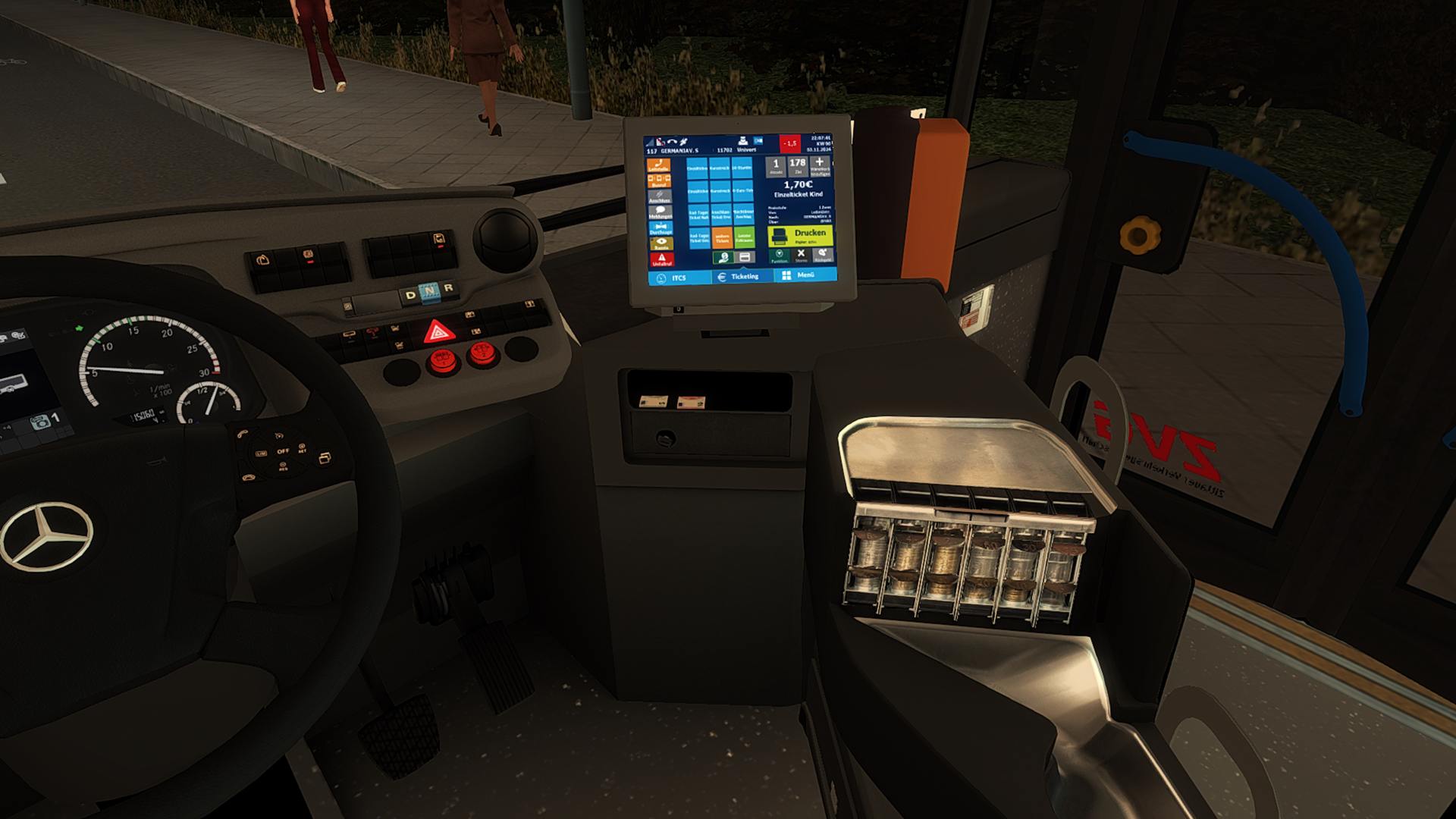Select the Ziel destination field showing 178
This screenshot has height=819, width=1456.
click(797, 166)
